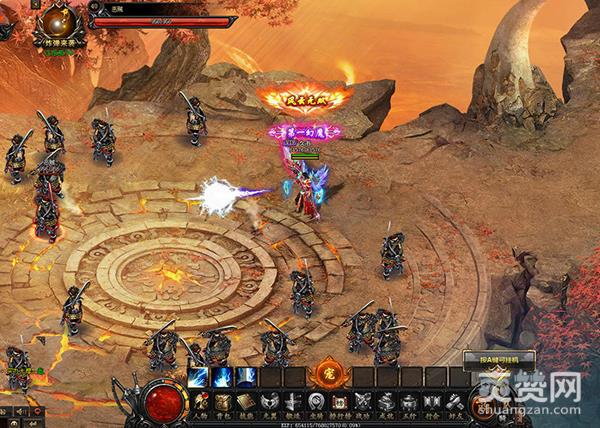Open the 战功 battle merit menu
Screen dimensions: 600x428
click(x=361, y=403)
